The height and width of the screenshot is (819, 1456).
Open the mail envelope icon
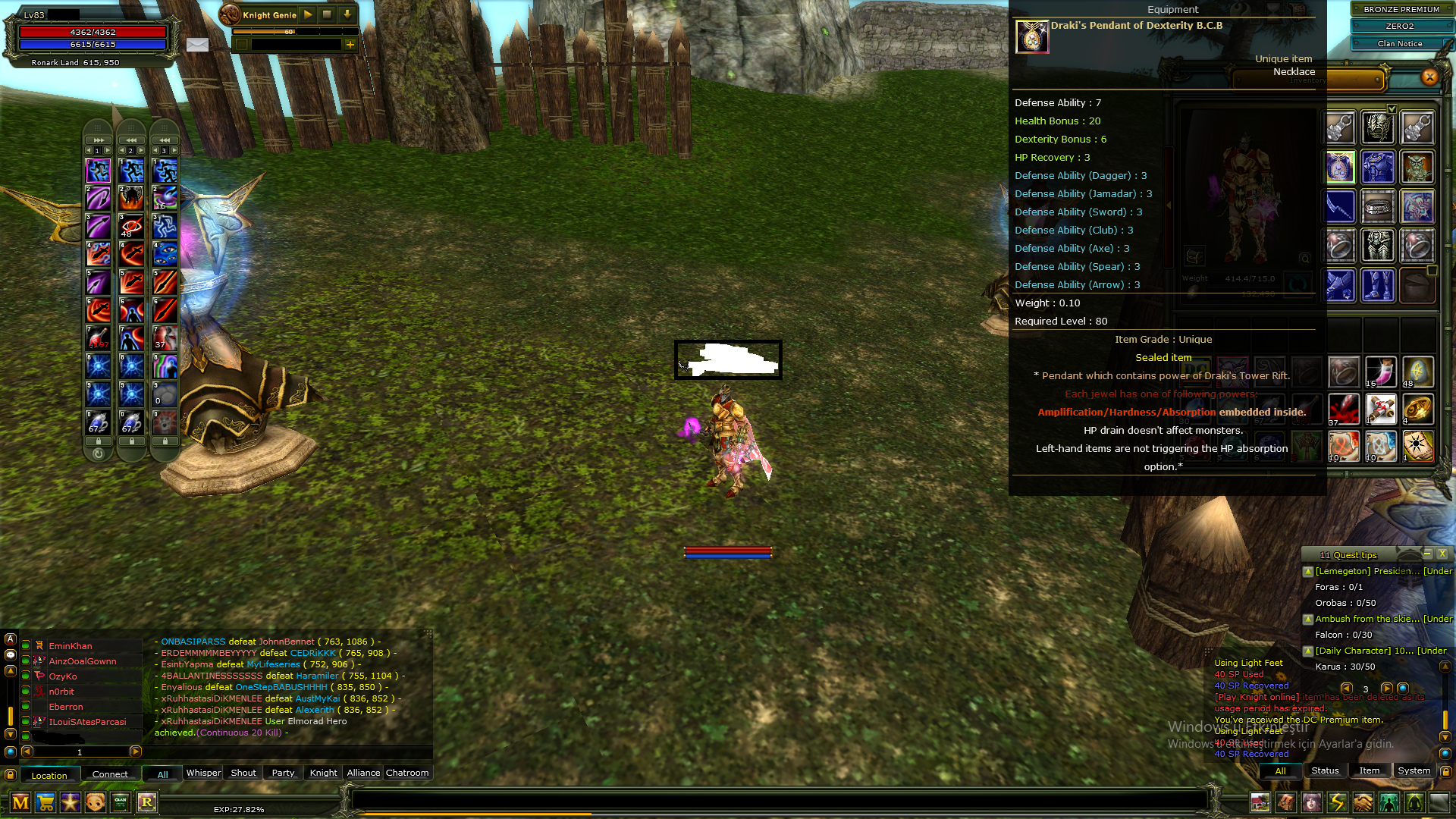click(x=197, y=45)
